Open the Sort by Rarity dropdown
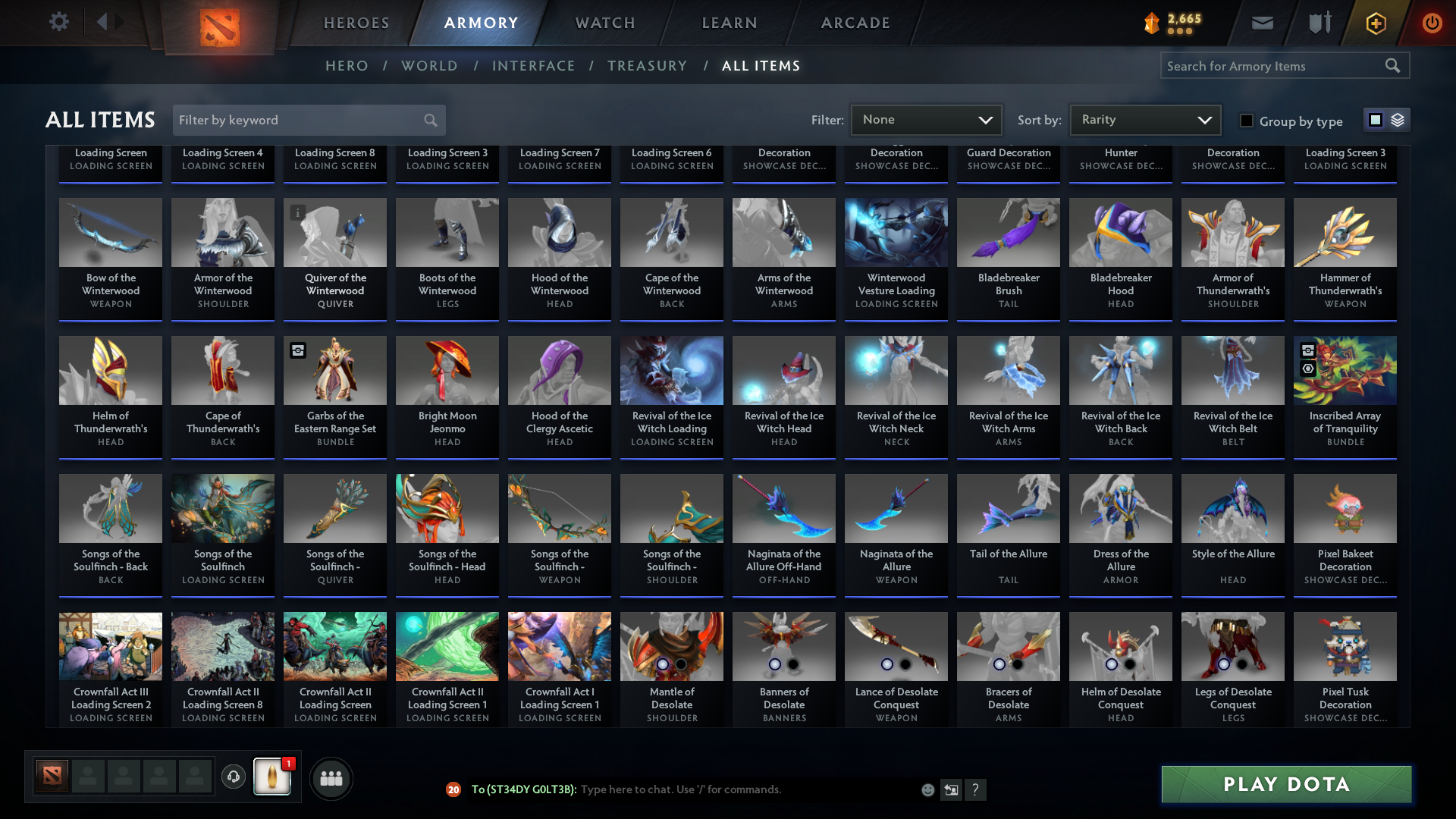This screenshot has width=1456, height=819. pos(1144,119)
